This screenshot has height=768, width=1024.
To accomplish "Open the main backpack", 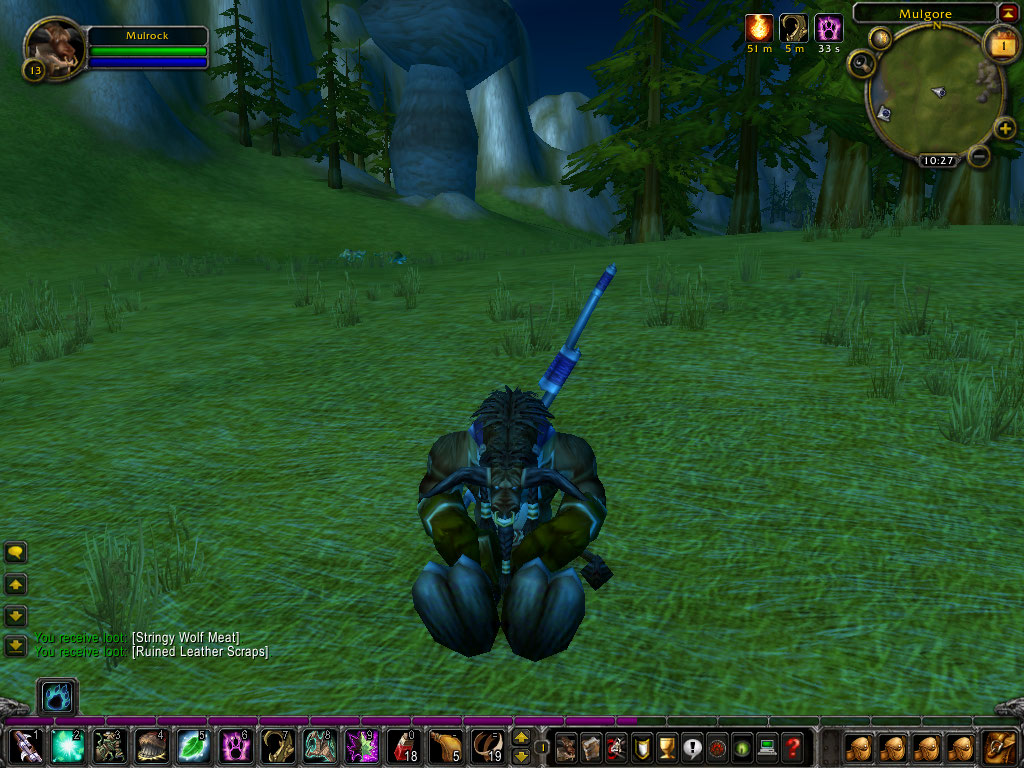I will click(1000, 746).
